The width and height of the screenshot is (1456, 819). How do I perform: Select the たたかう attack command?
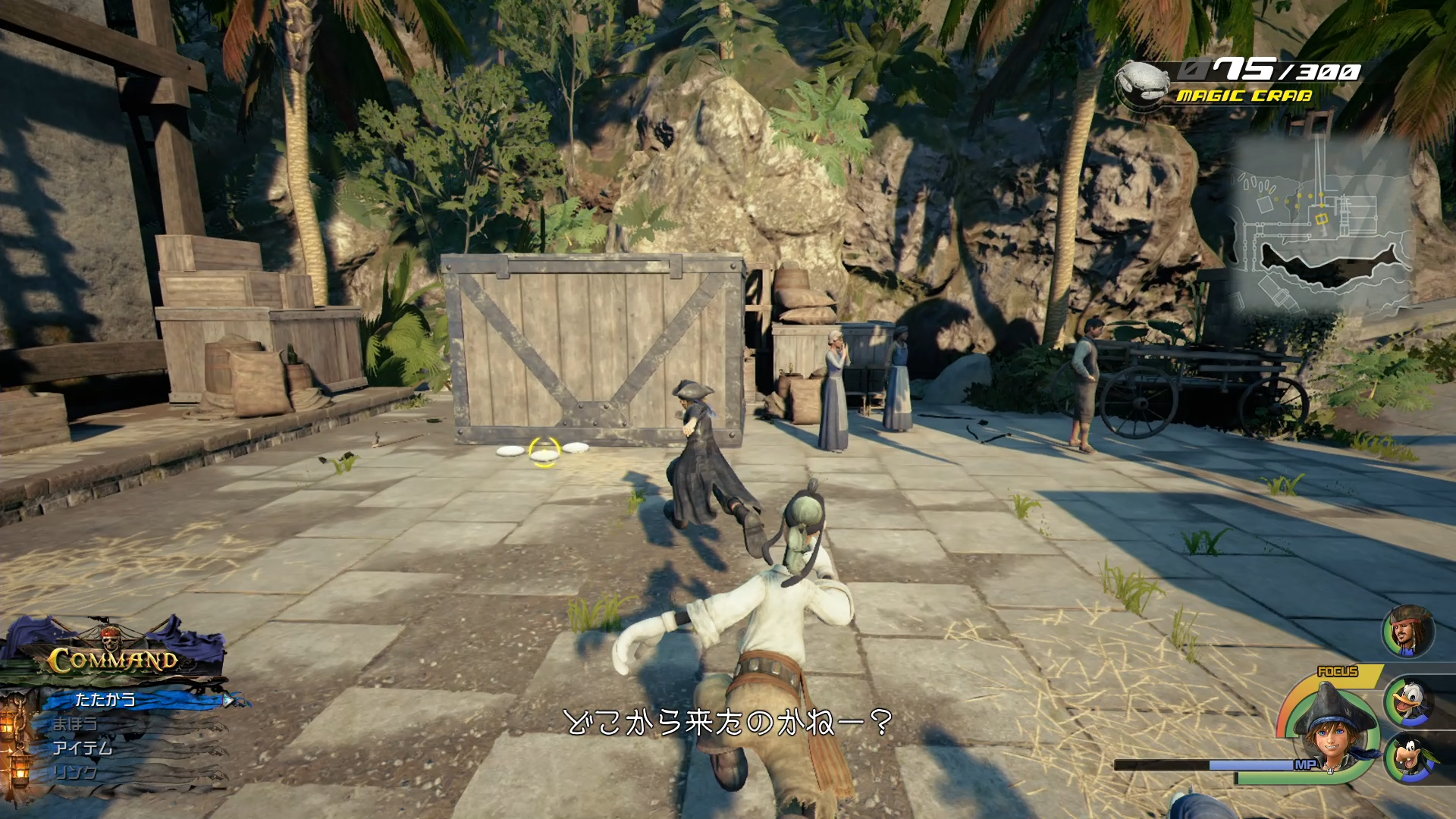point(106,699)
